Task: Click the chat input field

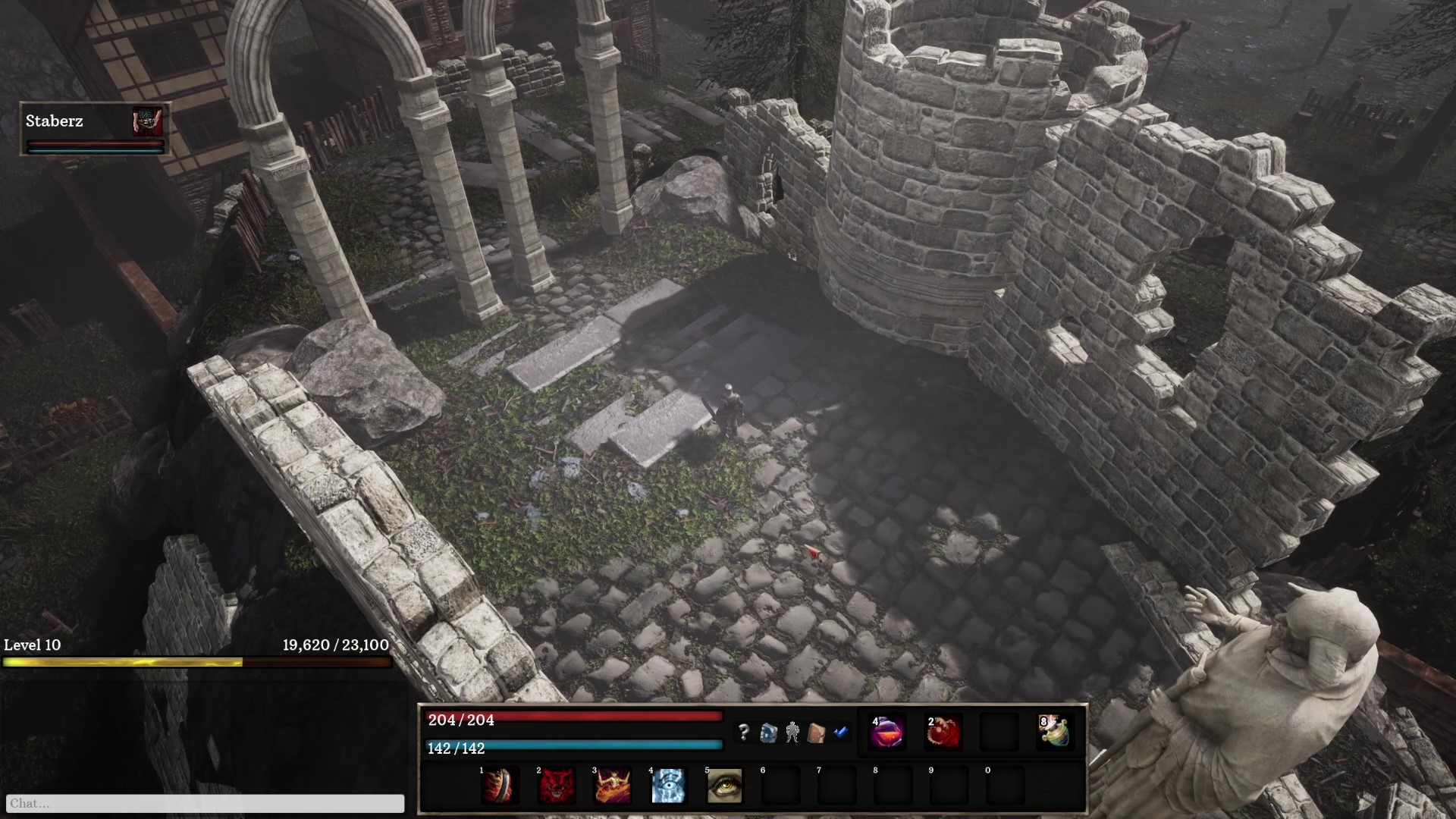Action: (x=205, y=803)
